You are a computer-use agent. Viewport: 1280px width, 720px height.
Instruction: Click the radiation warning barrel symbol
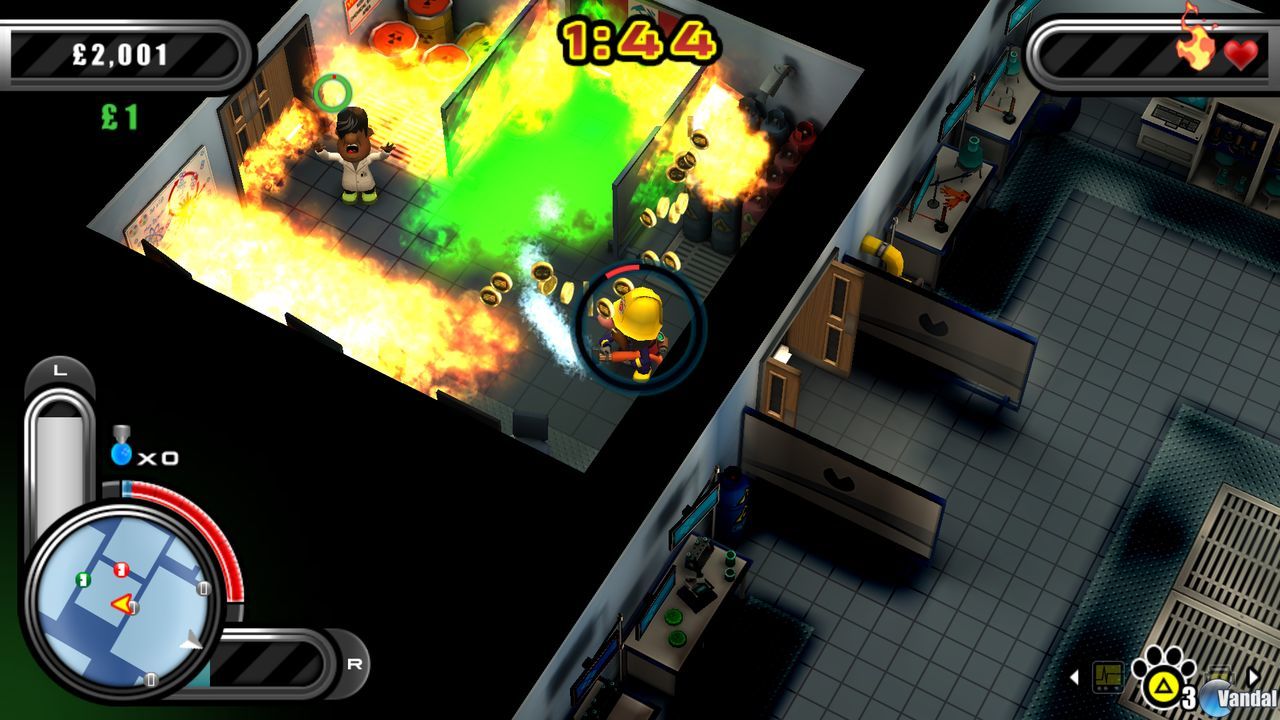point(395,36)
